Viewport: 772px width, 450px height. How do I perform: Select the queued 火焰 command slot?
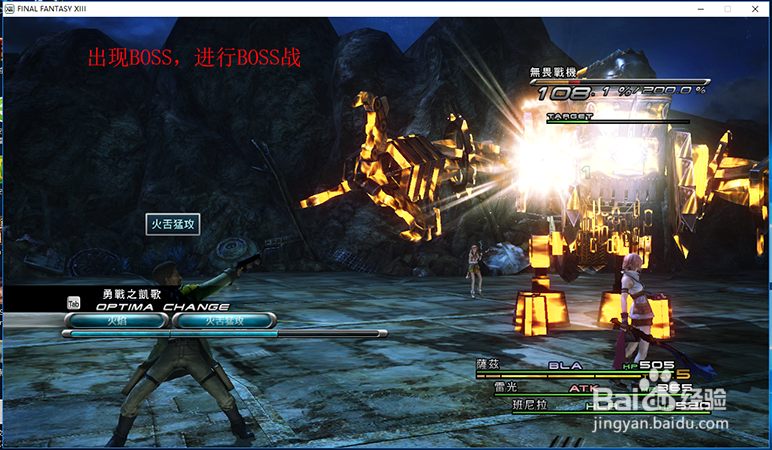[x=116, y=321]
